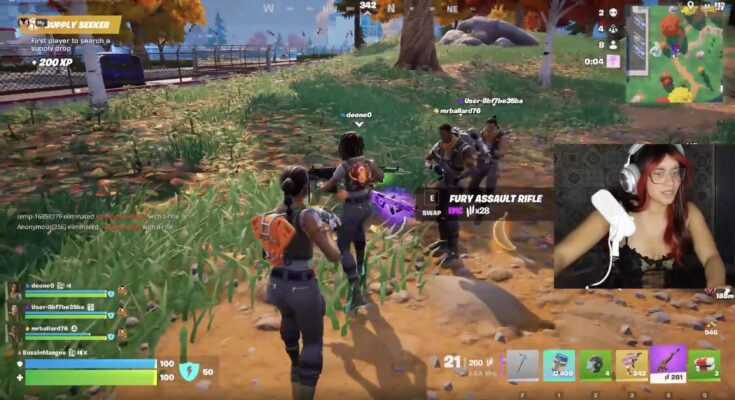
Task: Select the purple Fury Assault Rifle slot
Action: 667,364
